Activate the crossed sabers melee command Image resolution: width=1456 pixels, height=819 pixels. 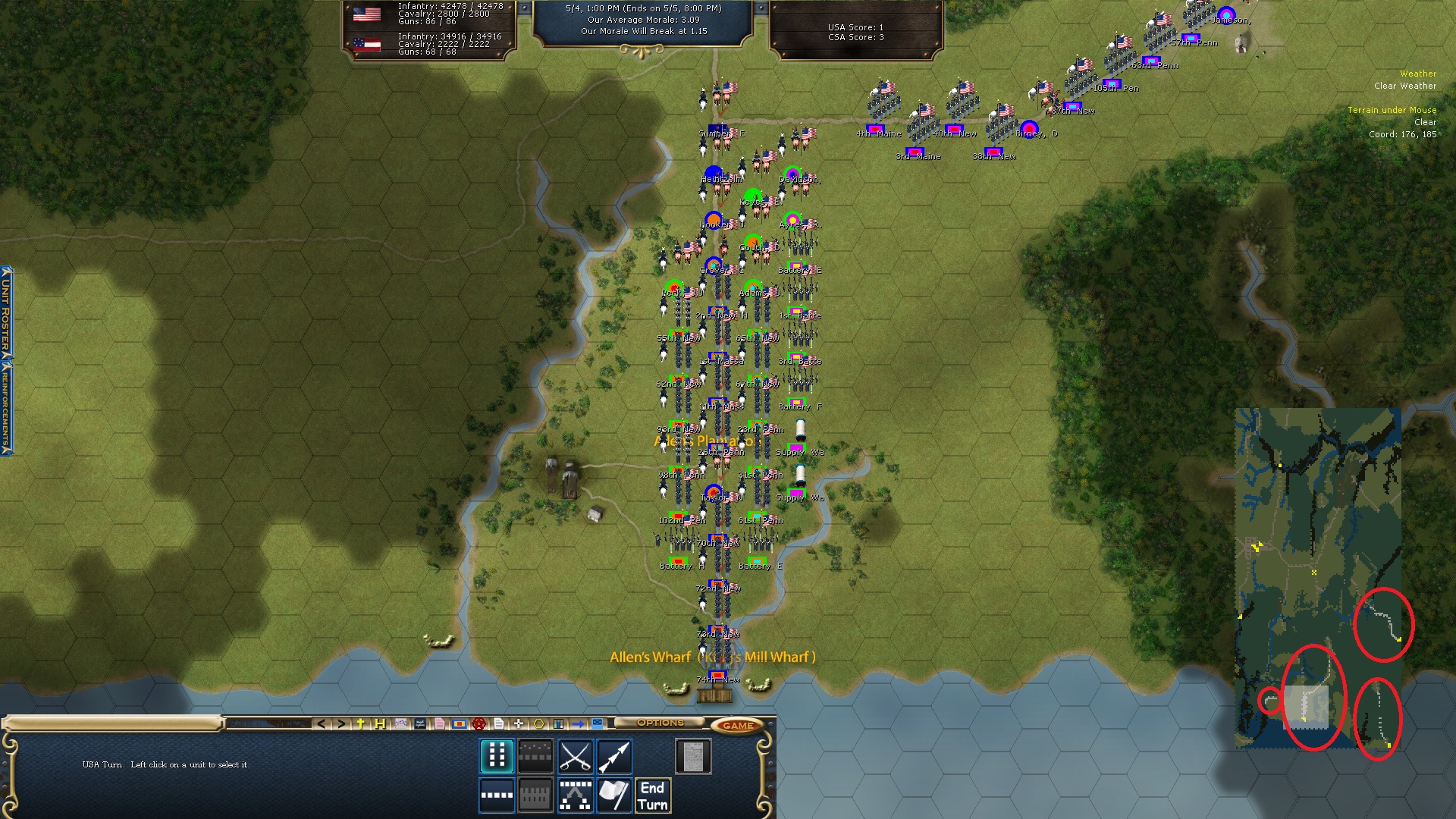click(575, 756)
